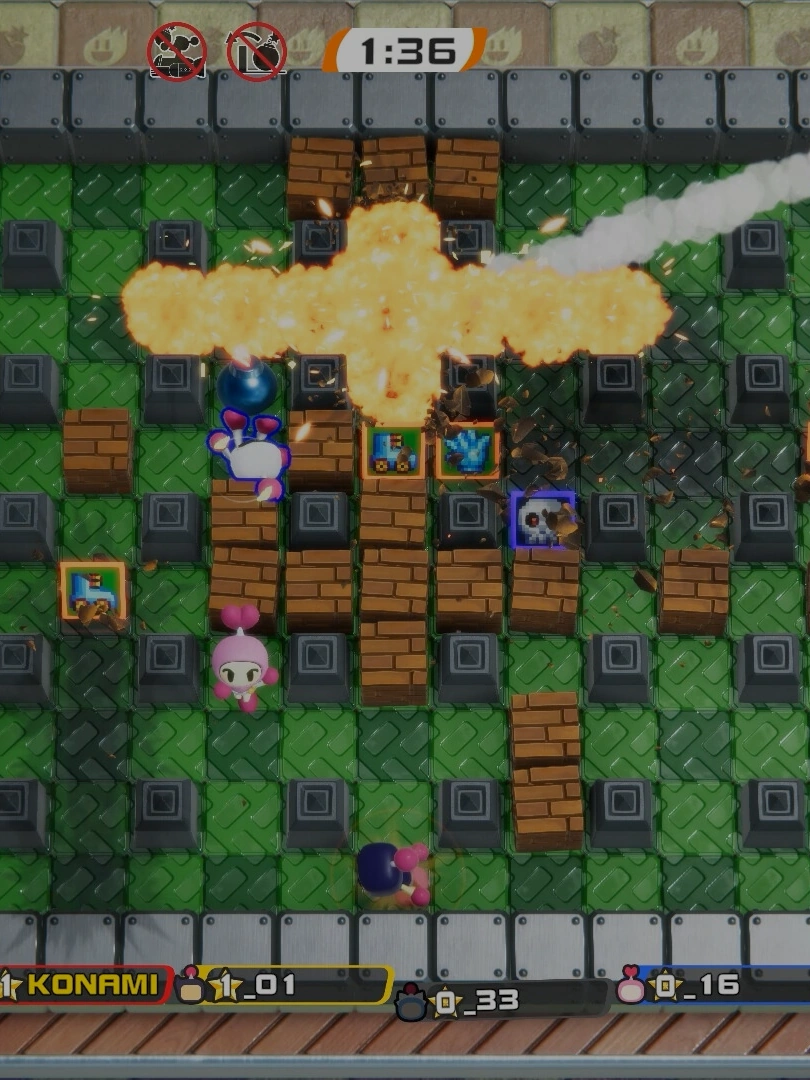Click the revenge cart disabled rule icon
This screenshot has width=810, height=1080.
177,52
